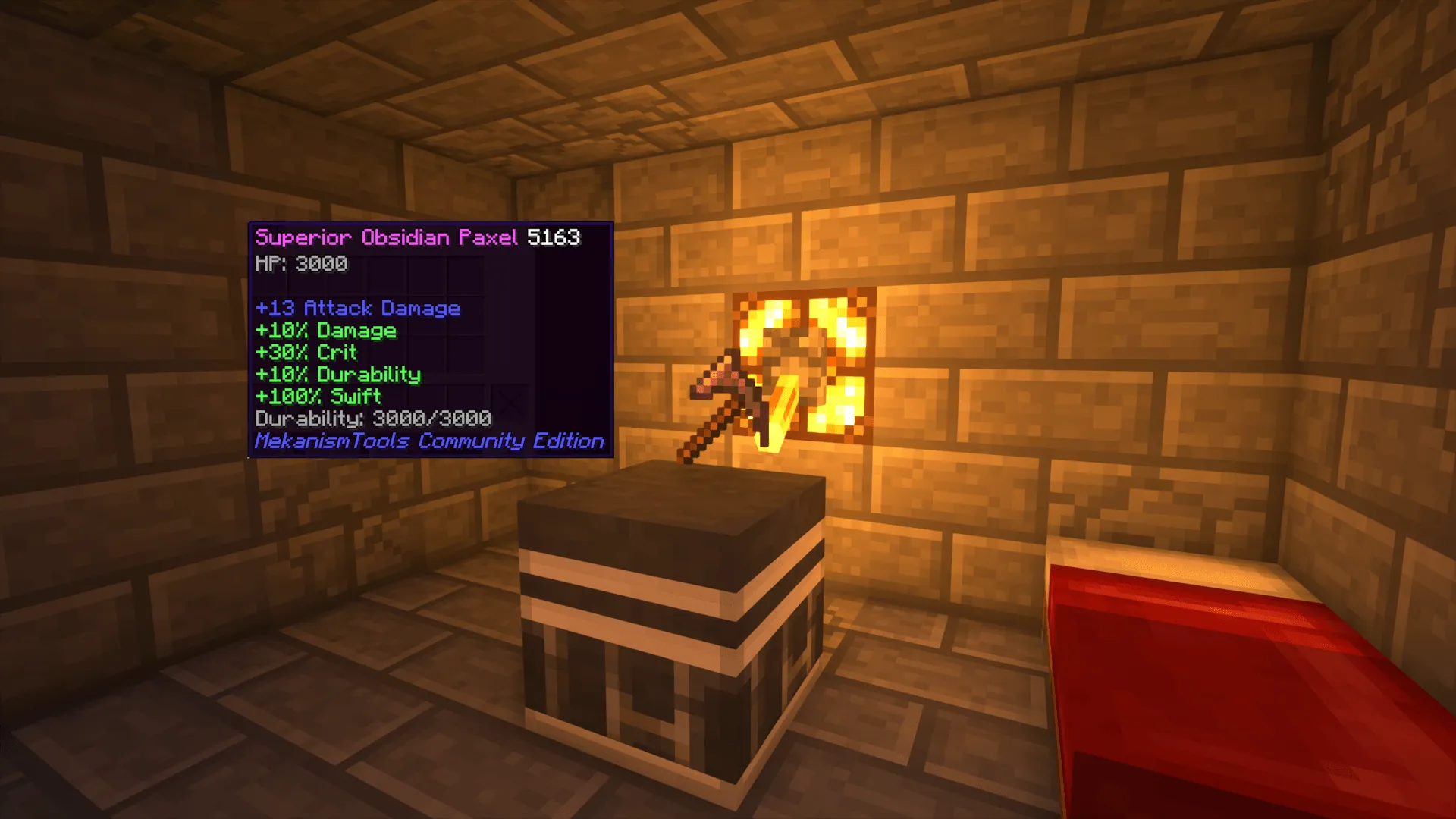Click the Durability 3000/3000 readout
The width and height of the screenshot is (1456, 819).
(x=373, y=419)
